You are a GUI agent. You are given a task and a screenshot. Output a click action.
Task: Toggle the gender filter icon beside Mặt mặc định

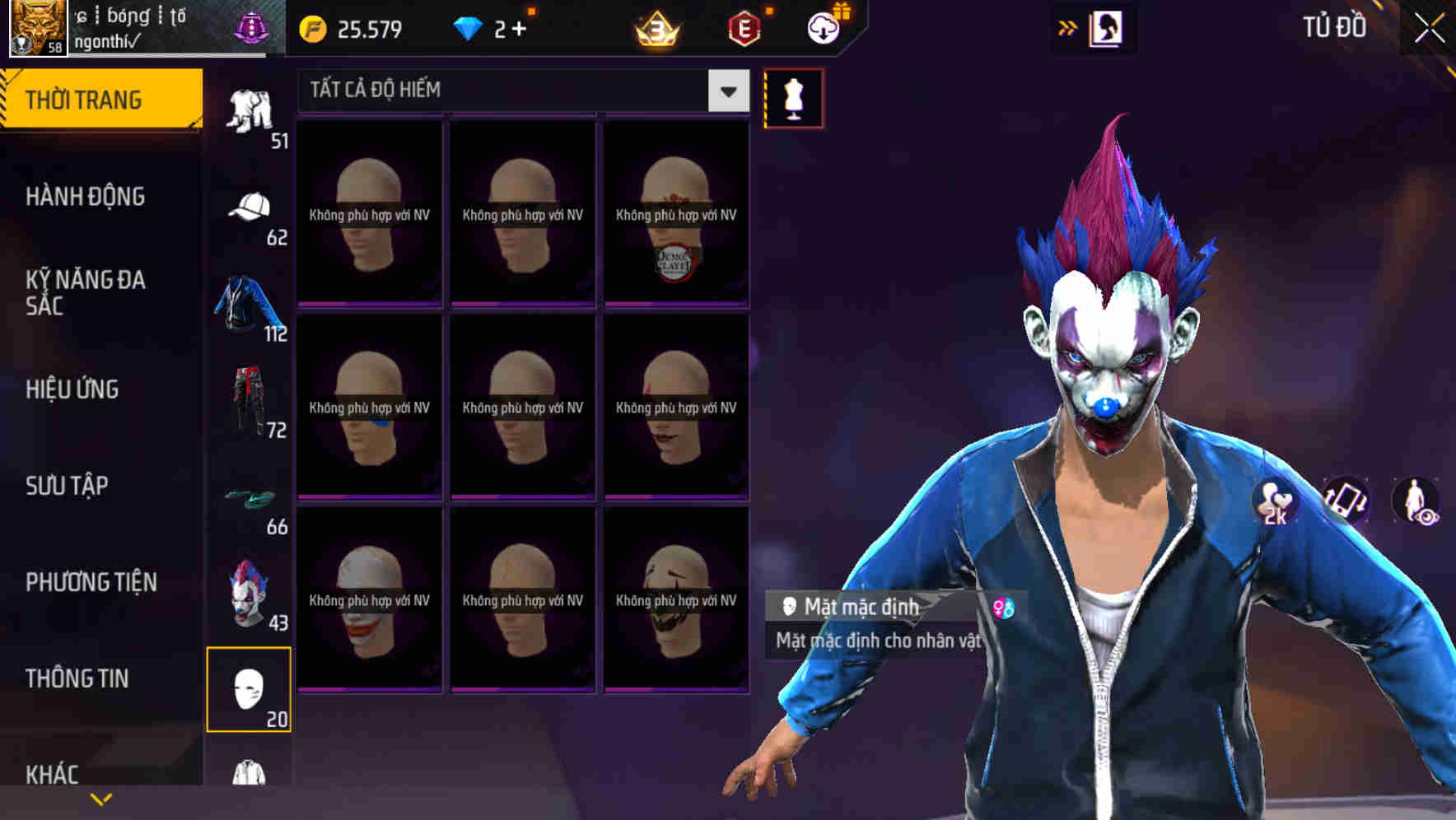tap(1004, 608)
